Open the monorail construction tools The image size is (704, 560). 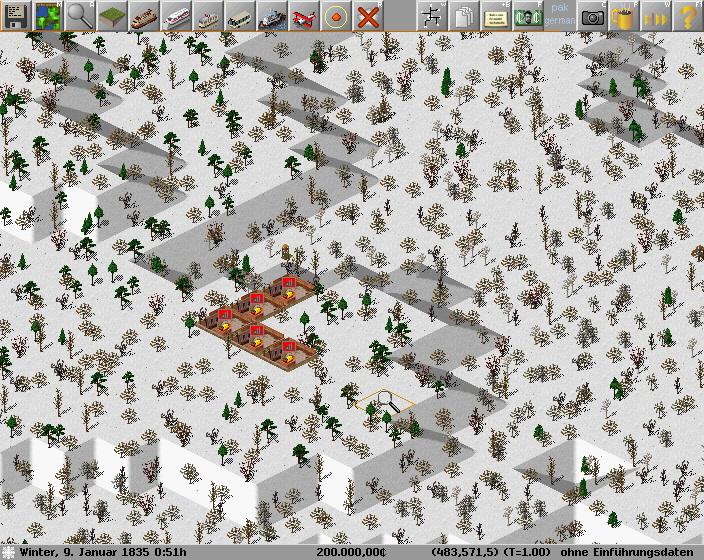tap(176, 15)
